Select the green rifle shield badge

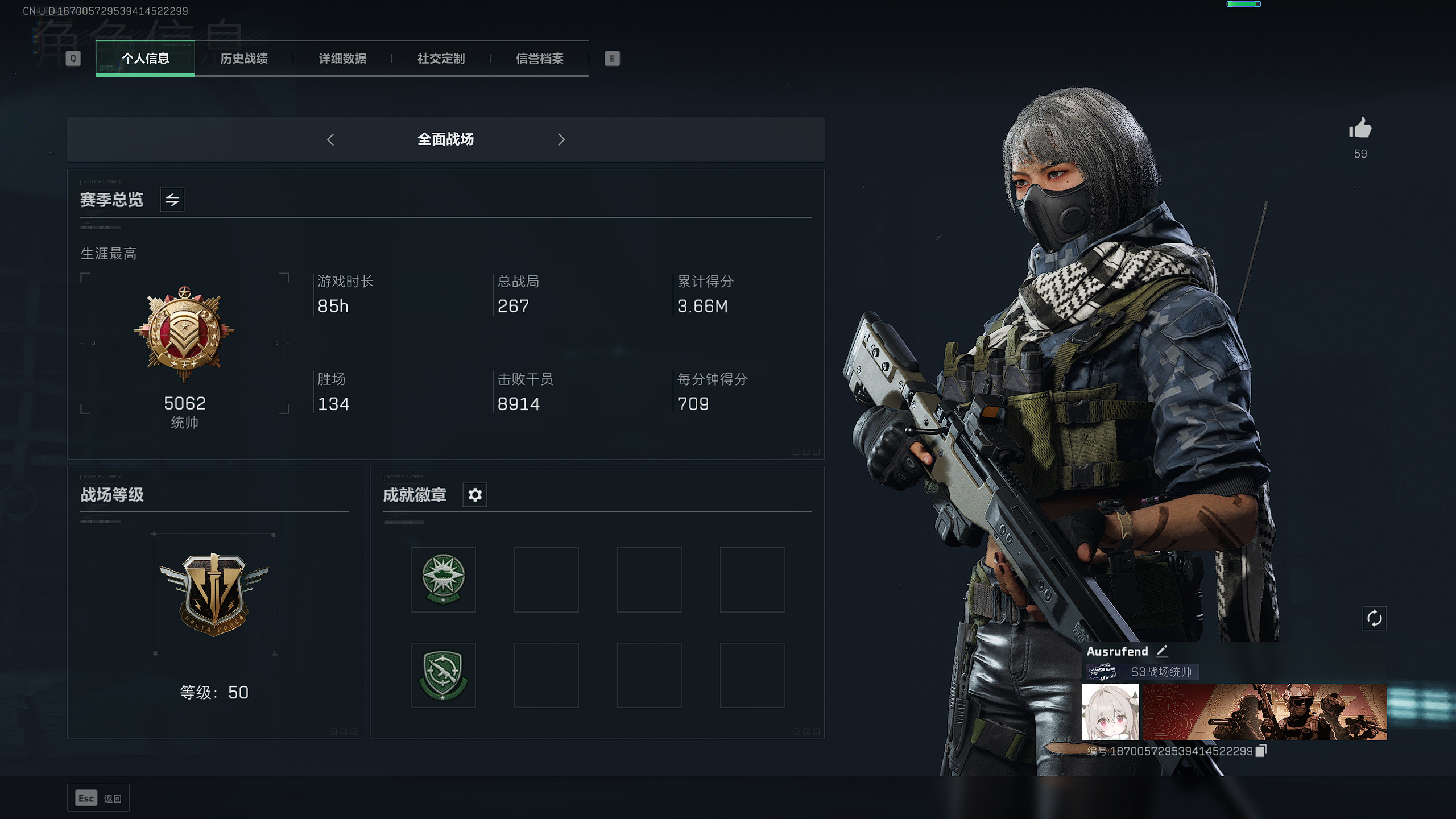[443, 675]
